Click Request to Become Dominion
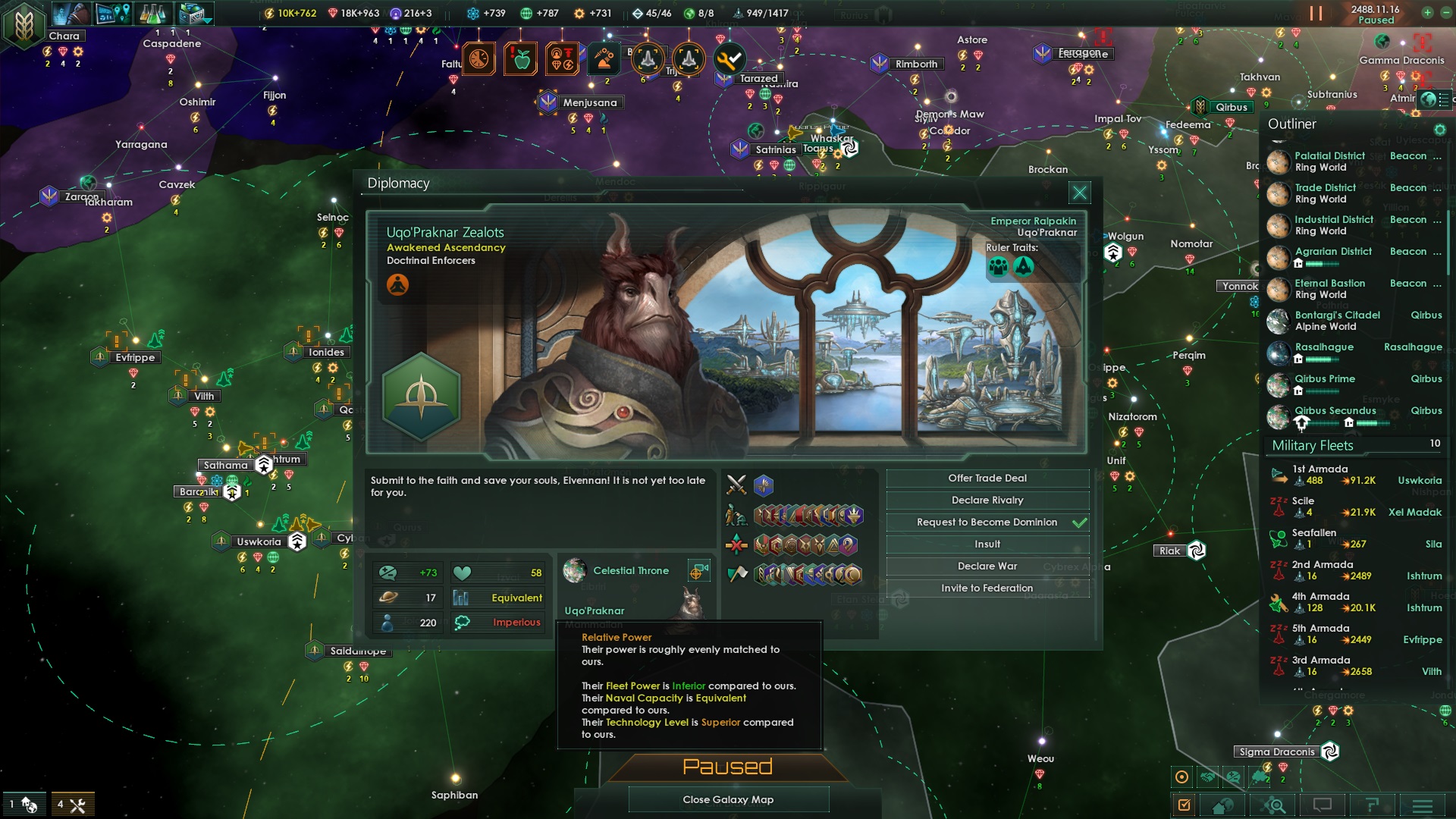Viewport: 1456px width, 819px height. pyautogui.click(x=986, y=522)
